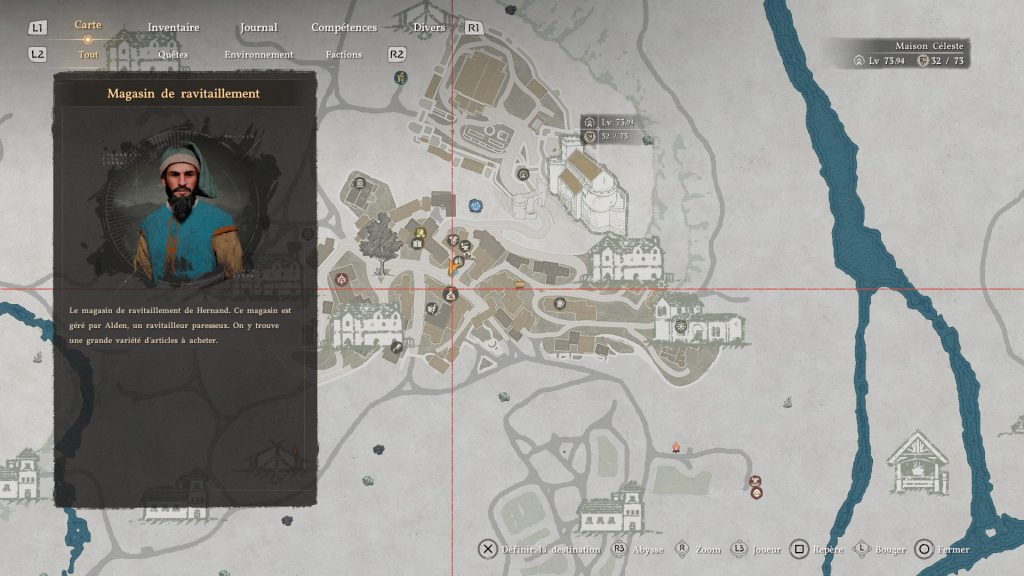Viewport: 1024px width, 576px height.
Task: Select the Carte tab
Action: click(x=88, y=25)
